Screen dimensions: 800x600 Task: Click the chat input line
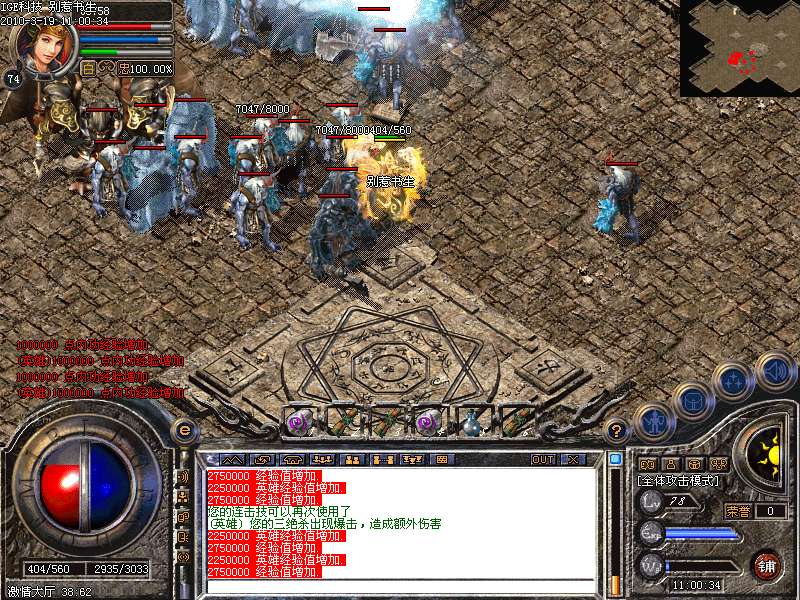click(x=400, y=585)
